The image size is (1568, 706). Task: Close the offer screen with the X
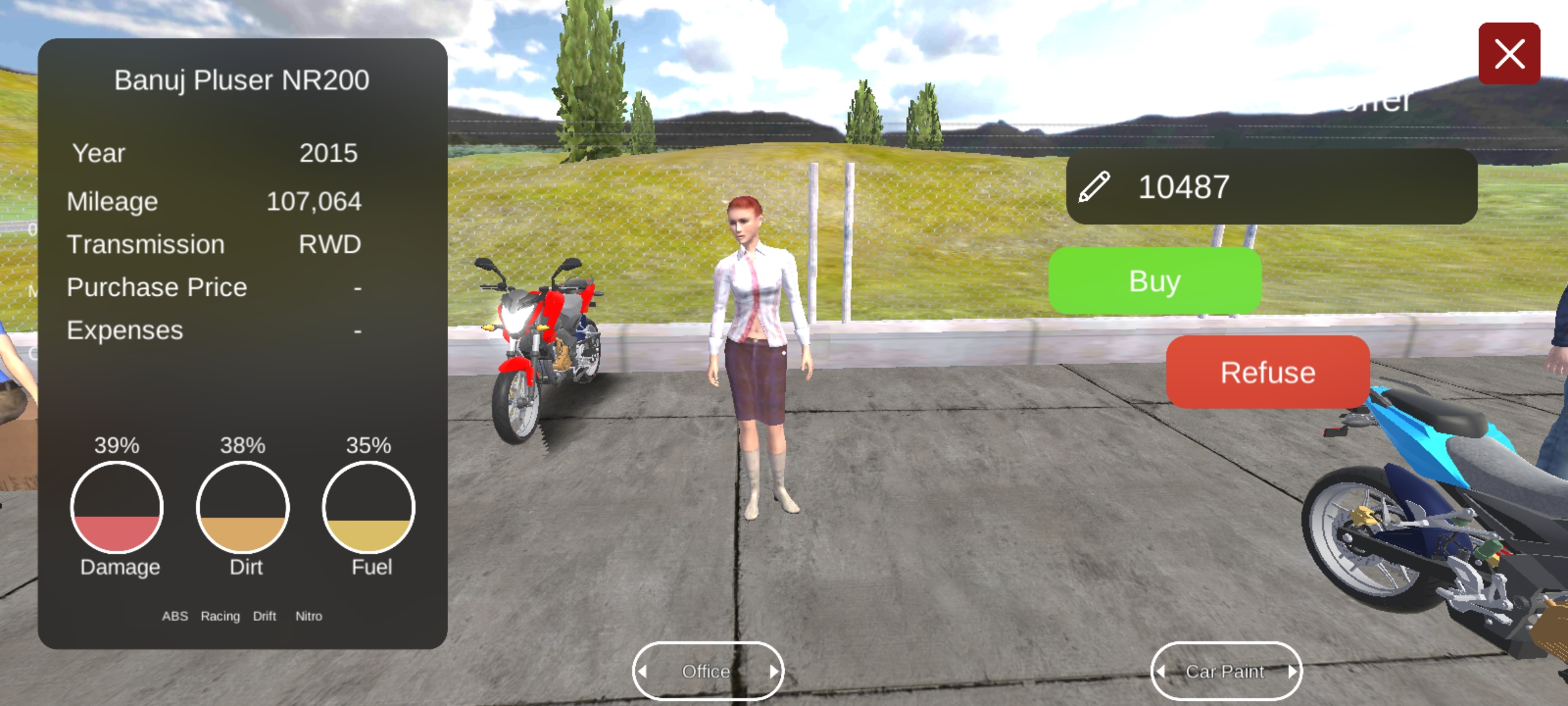coord(1509,54)
